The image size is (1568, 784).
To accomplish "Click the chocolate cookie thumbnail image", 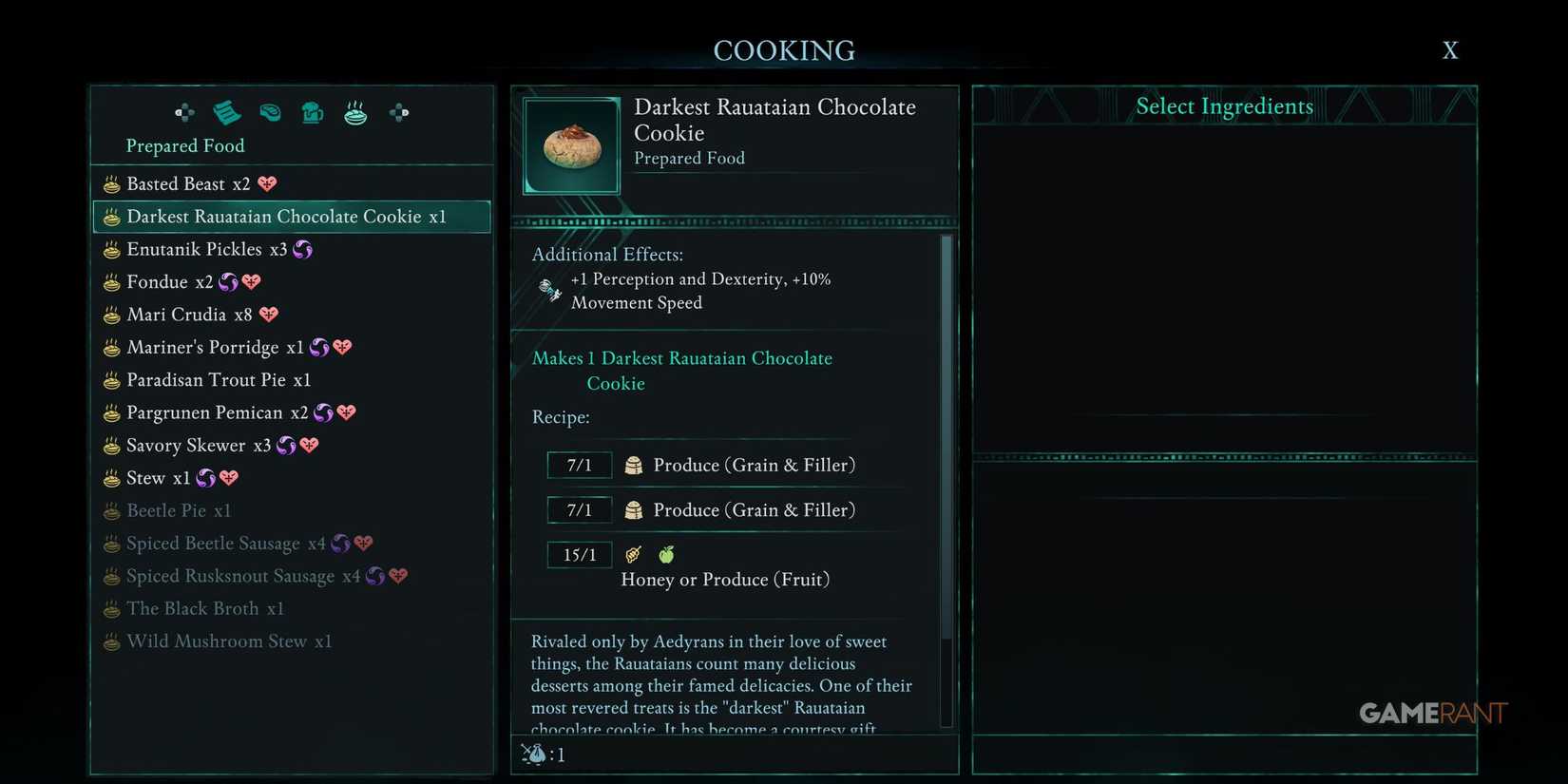I will click(570, 144).
